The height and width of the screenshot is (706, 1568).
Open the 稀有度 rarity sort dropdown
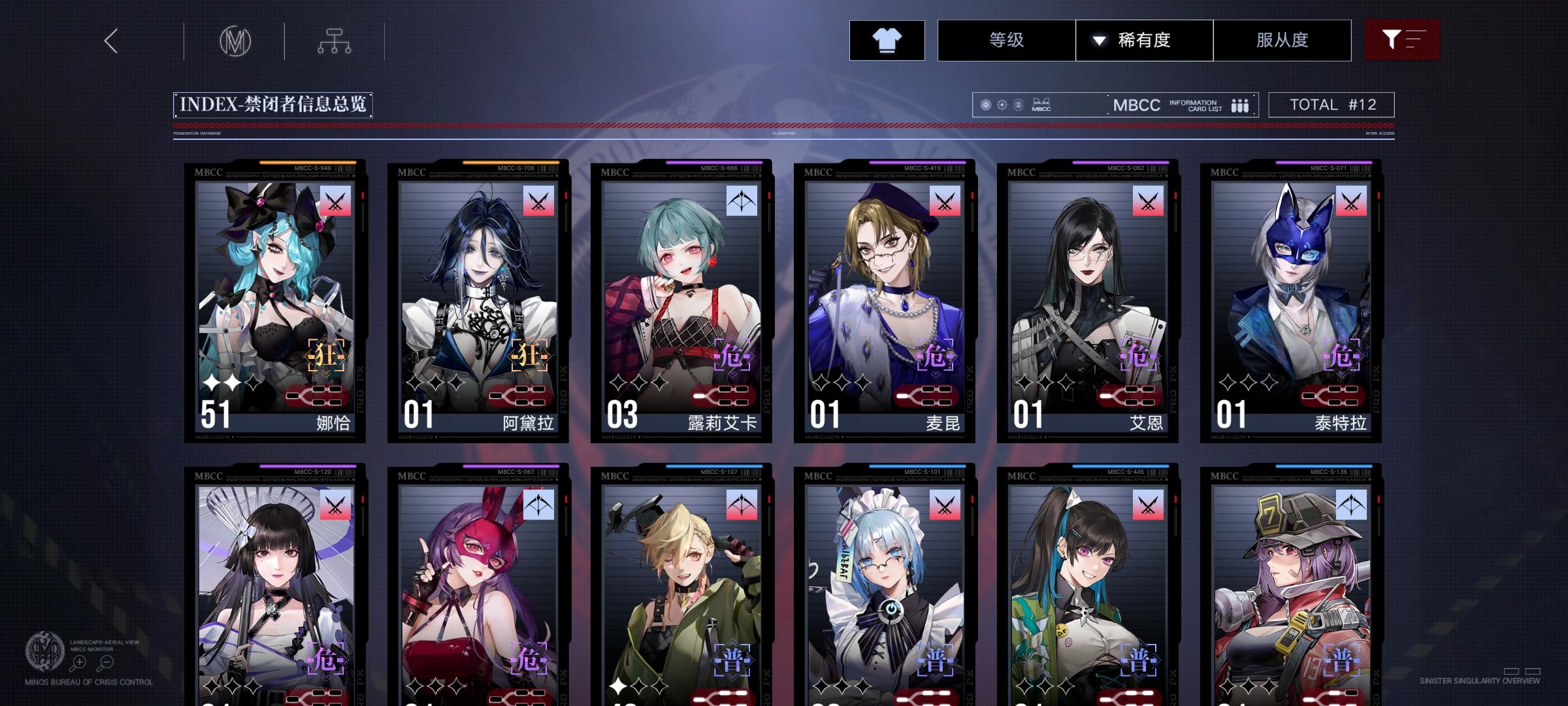(x=1145, y=40)
